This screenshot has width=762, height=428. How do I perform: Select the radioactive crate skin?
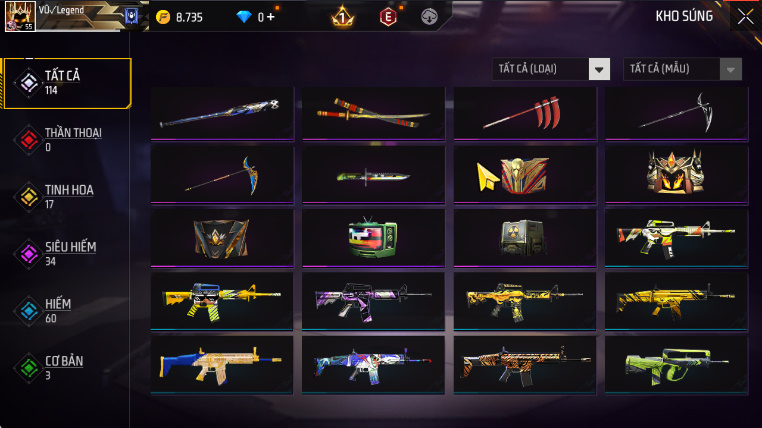click(x=524, y=237)
